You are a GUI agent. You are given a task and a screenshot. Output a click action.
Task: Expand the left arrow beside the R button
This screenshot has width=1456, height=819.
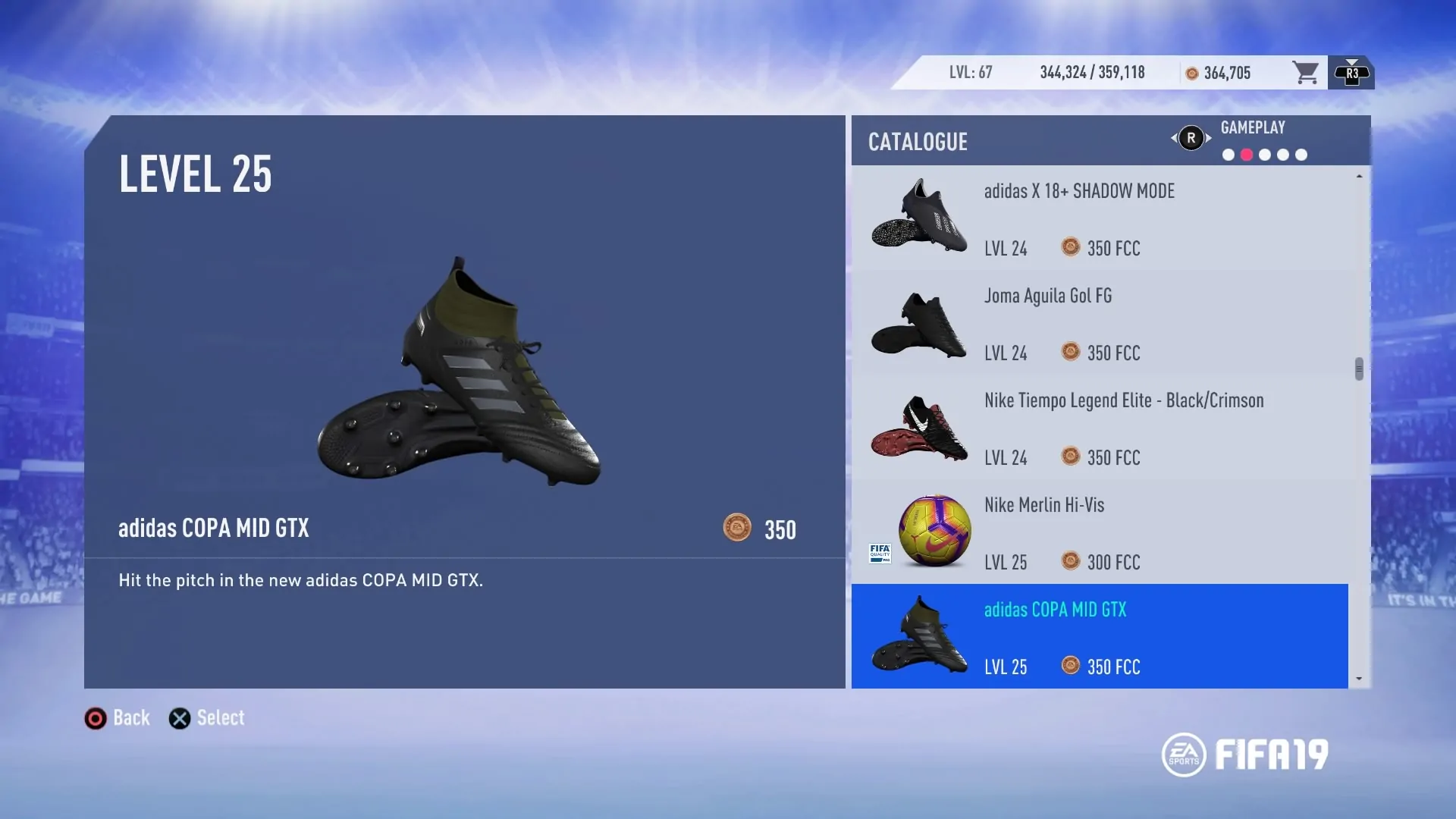(1175, 138)
